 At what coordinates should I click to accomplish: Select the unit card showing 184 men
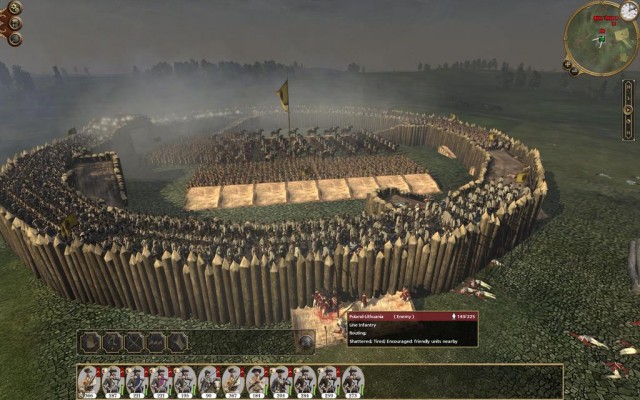pos(256,381)
